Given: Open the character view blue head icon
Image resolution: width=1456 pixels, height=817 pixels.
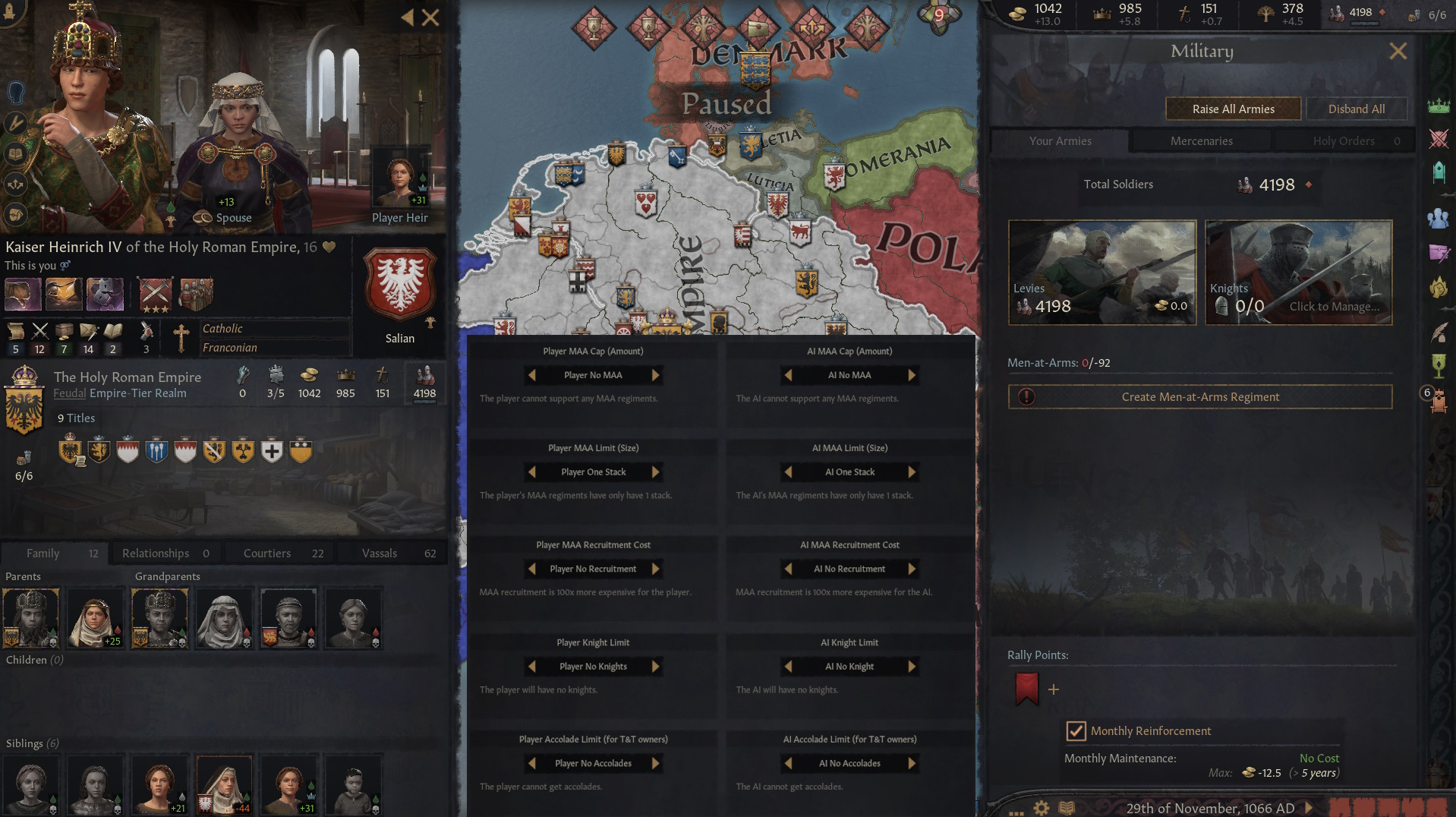Looking at the screenshot, I should pyautogui.click(x=15, y=92).
